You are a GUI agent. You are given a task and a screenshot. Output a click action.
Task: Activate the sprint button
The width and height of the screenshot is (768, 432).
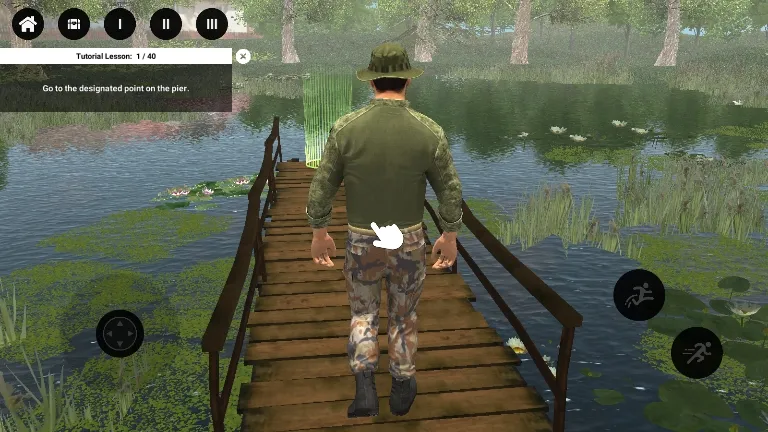point(696,352)
